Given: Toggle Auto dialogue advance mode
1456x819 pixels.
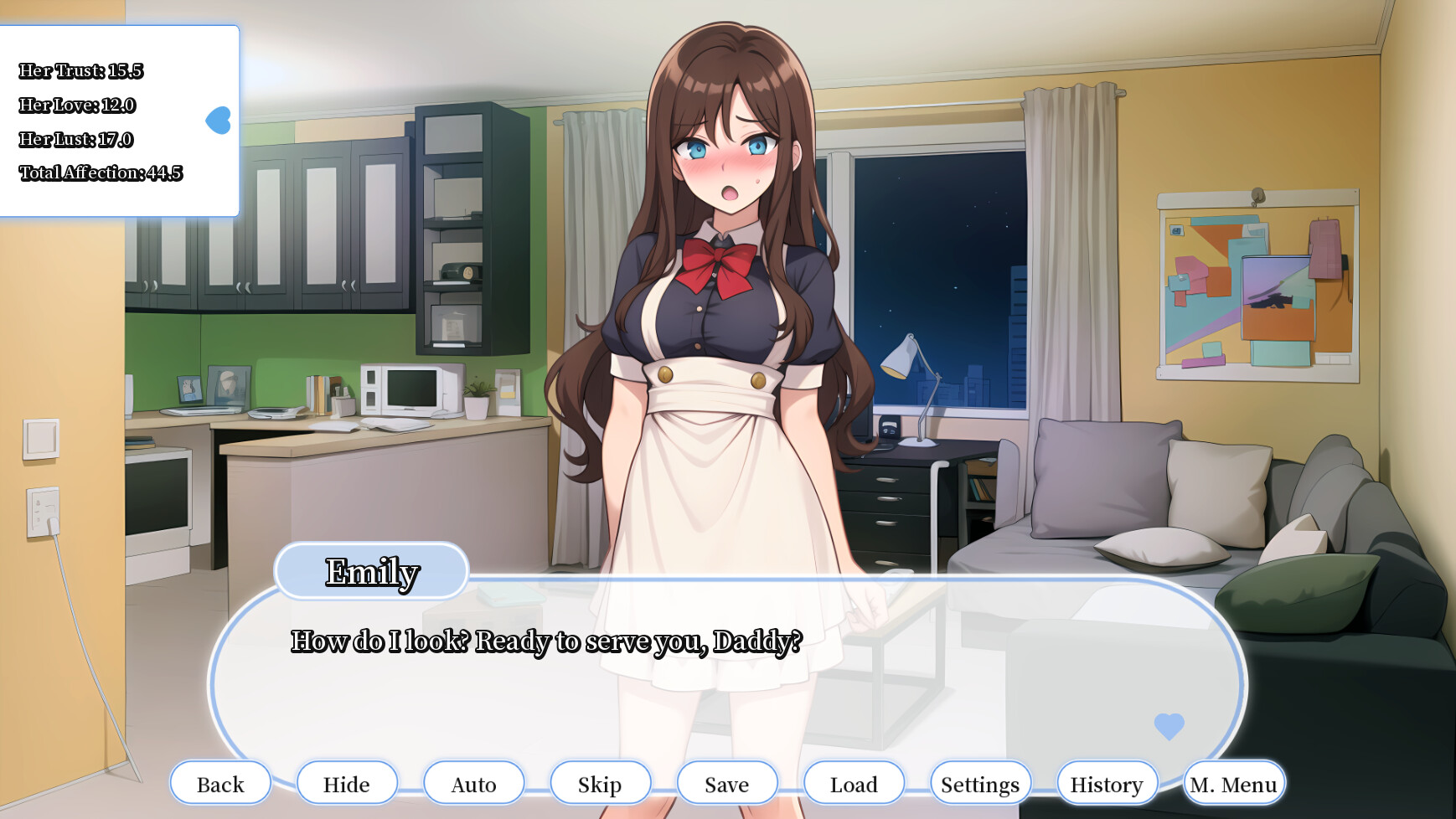Looking at the screenshot, I should coord(474,784).
